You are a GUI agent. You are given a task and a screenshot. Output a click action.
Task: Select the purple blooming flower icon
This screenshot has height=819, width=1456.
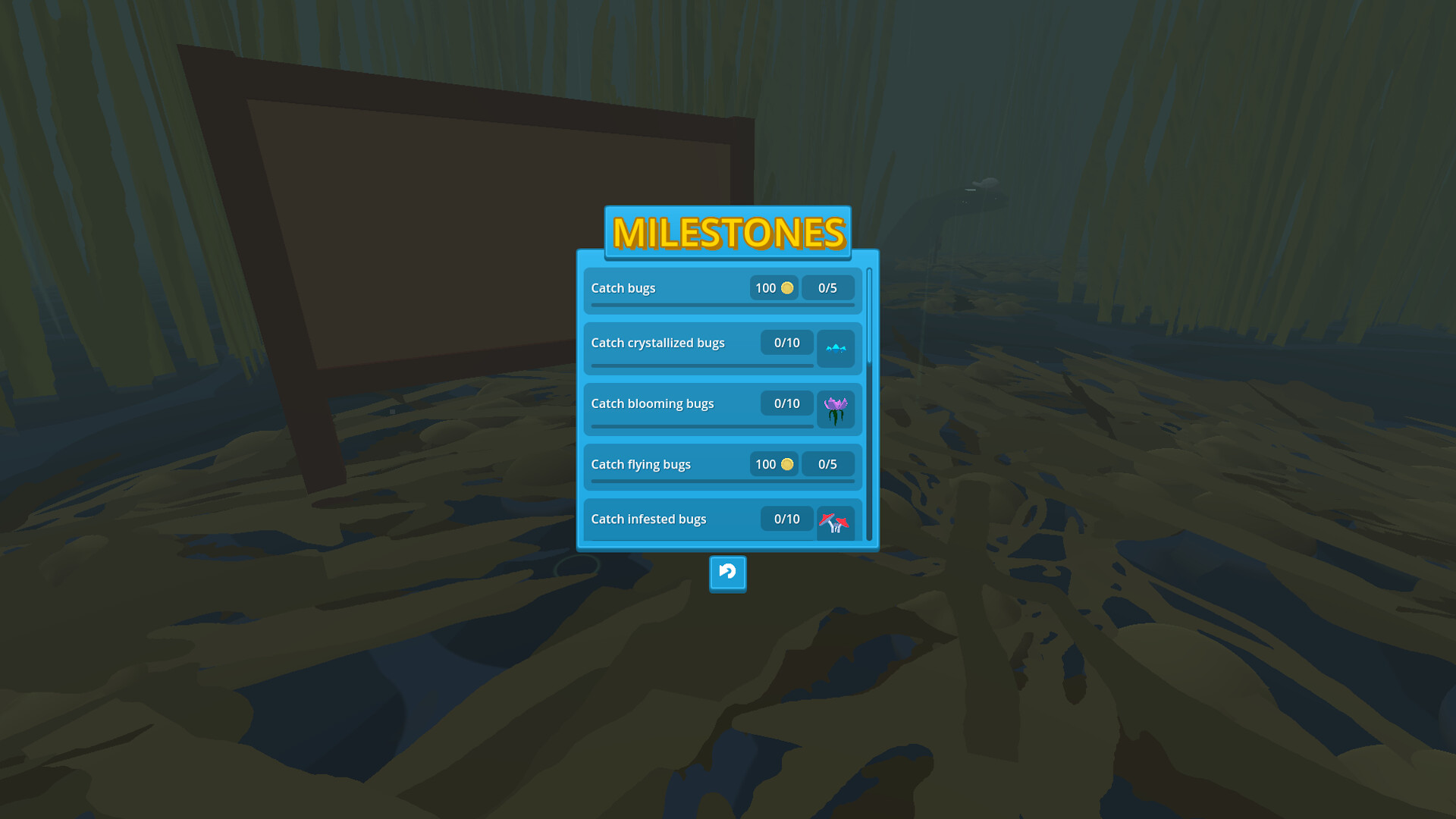(836, 409)
